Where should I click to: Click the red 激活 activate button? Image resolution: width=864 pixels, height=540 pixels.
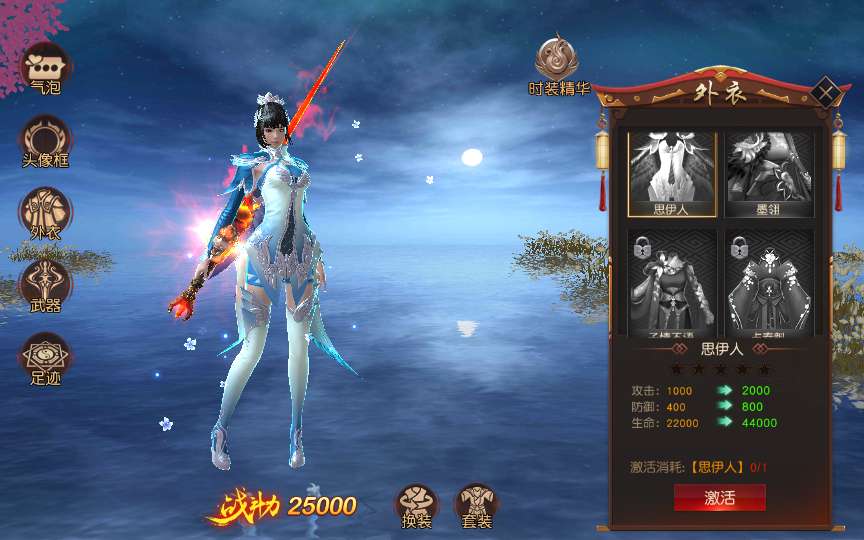(x=719, y=498)
